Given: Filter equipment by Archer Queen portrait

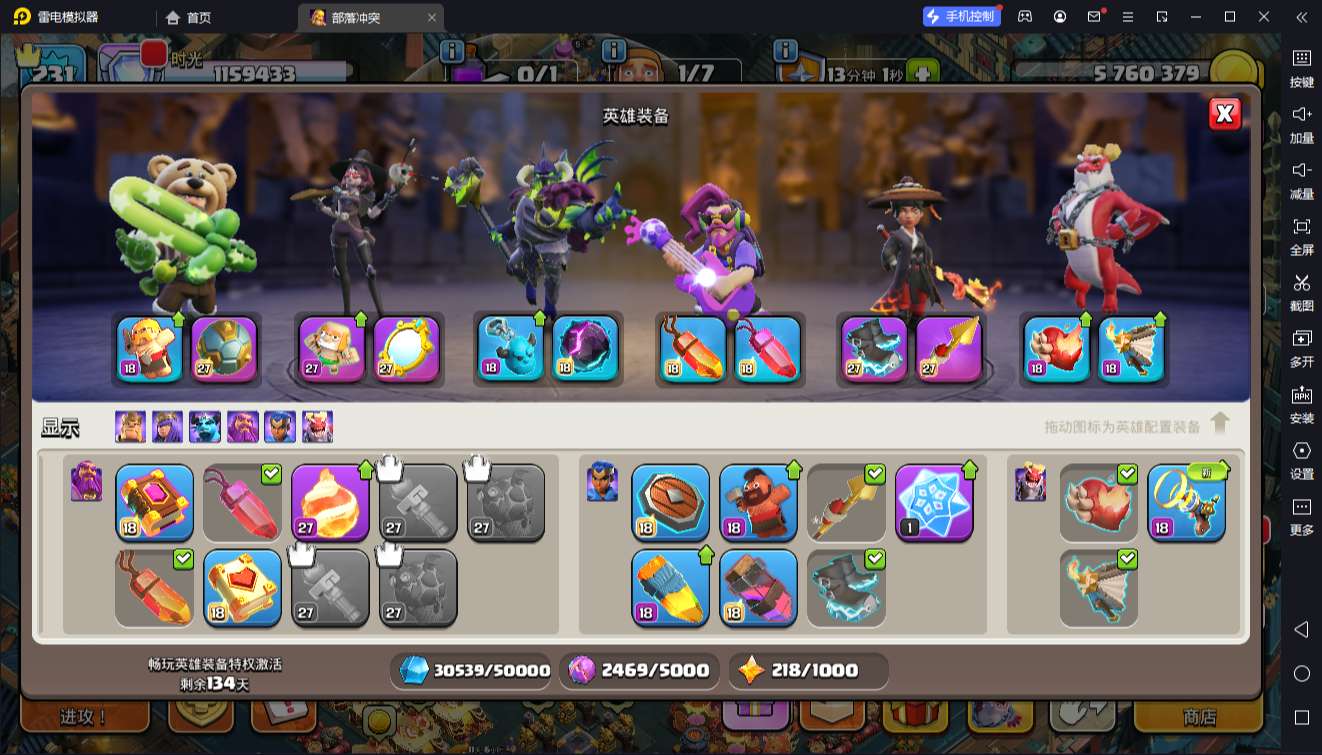Looking at the screenshot, I should 167,427.
